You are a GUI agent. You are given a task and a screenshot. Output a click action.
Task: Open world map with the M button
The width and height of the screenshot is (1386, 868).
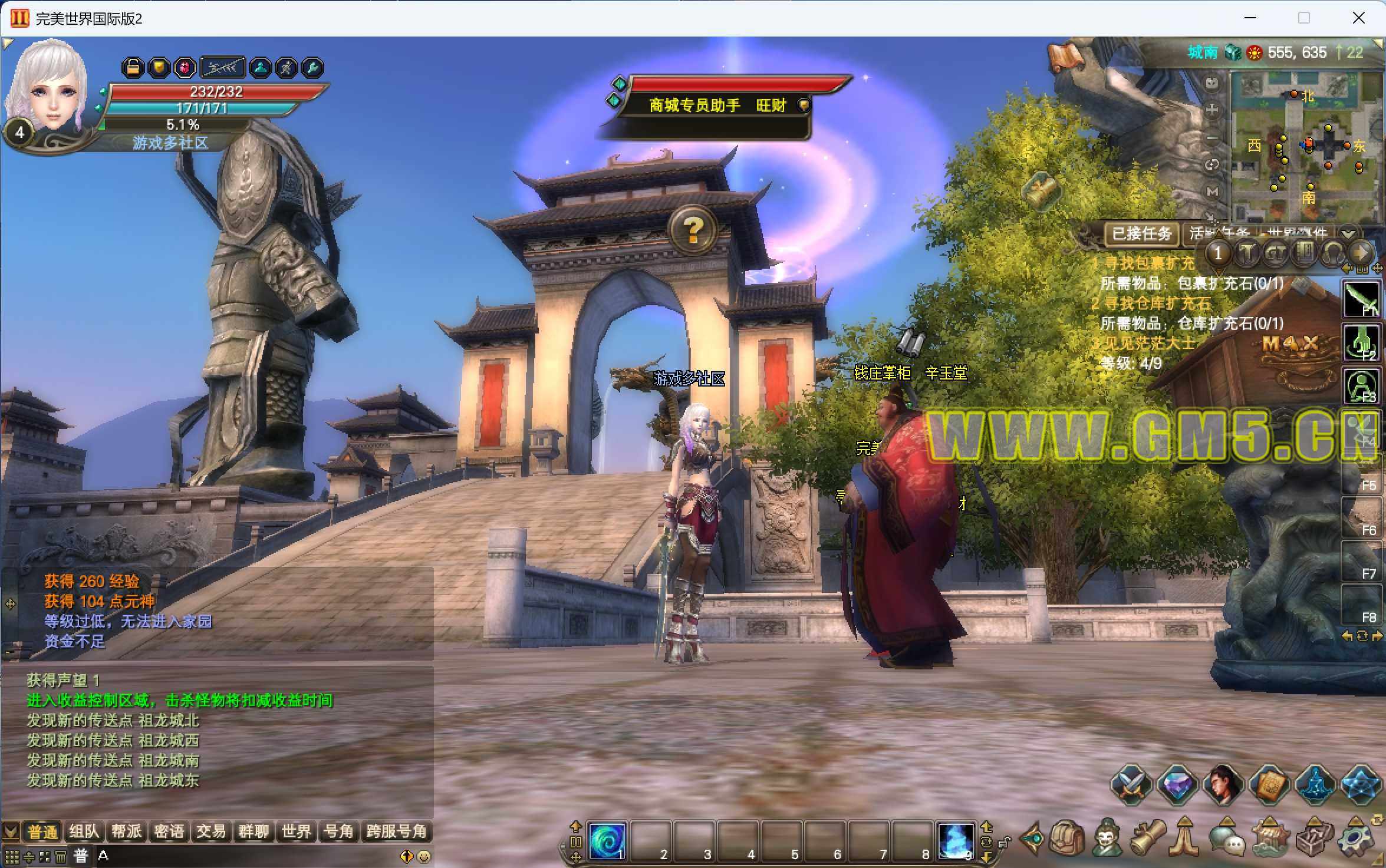tap(1212, 192)
